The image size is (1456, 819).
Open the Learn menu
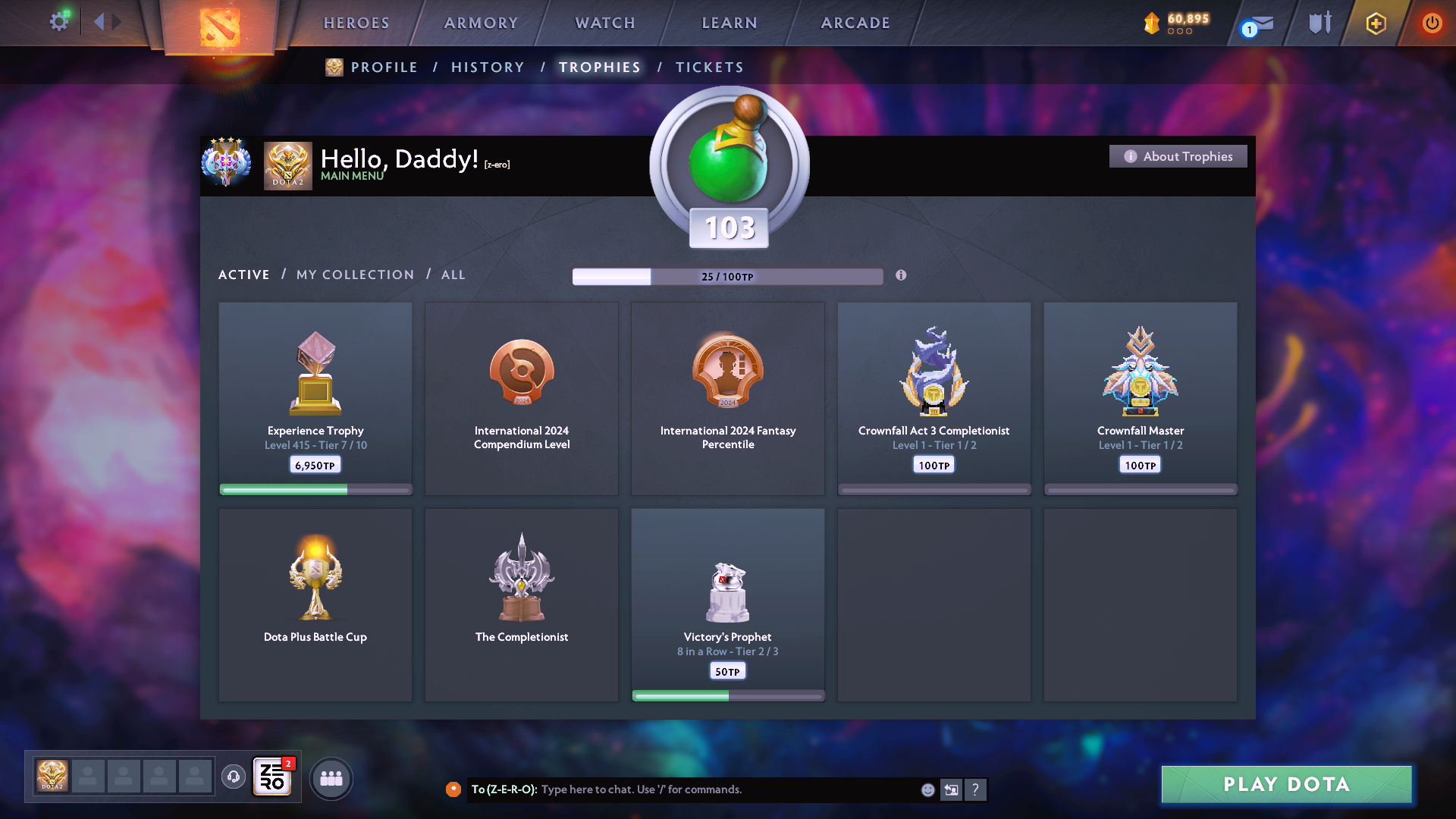point(730,24)
